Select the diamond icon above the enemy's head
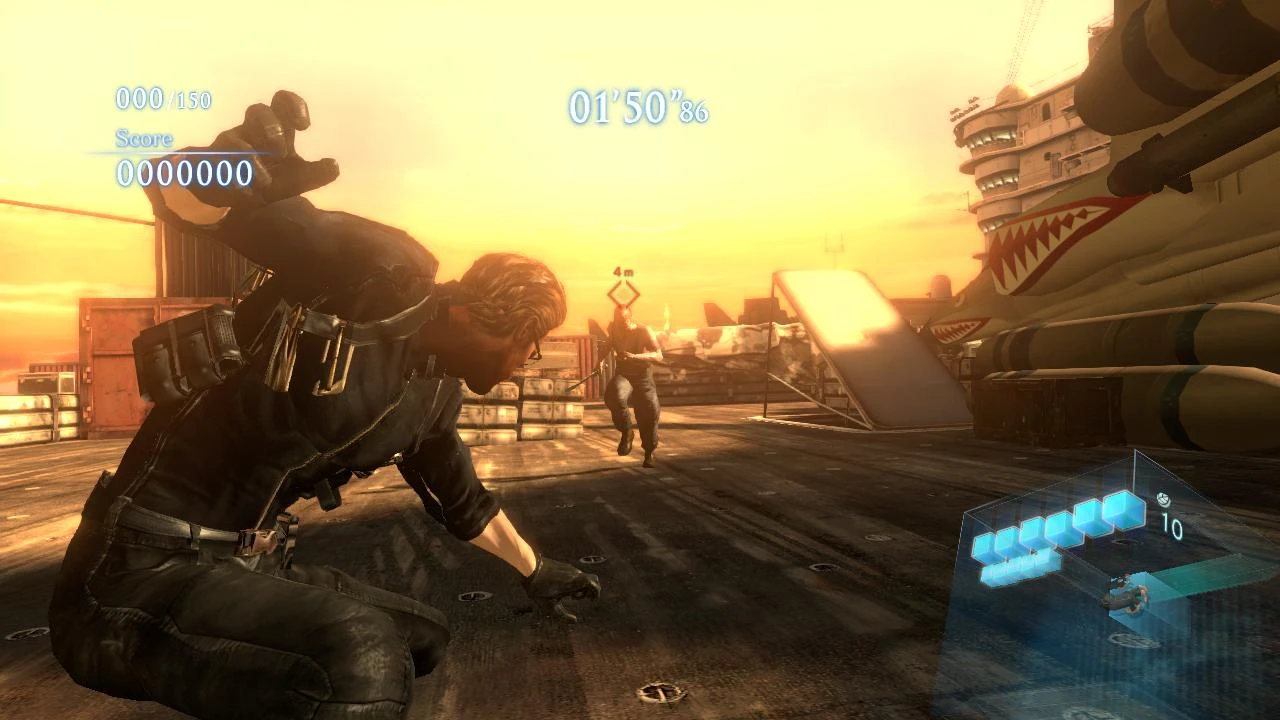 [622, 295]
